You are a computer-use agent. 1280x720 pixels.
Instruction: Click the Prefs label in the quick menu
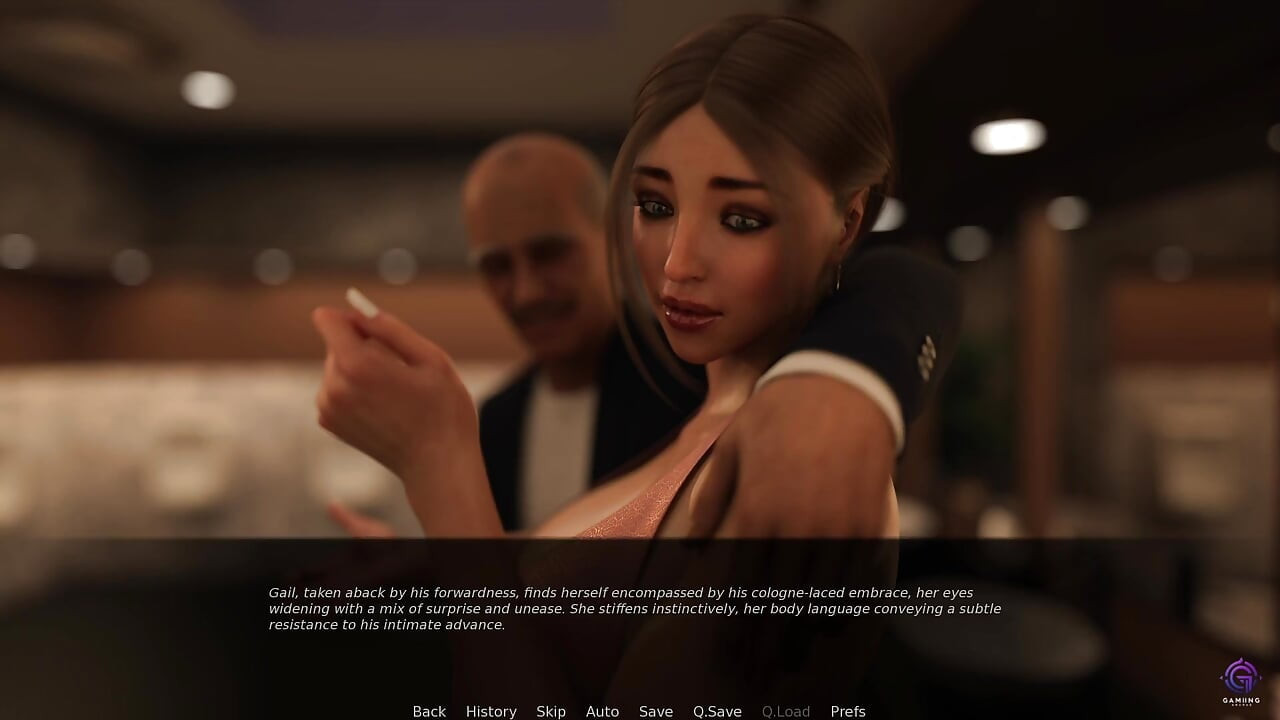pos(848,711)
